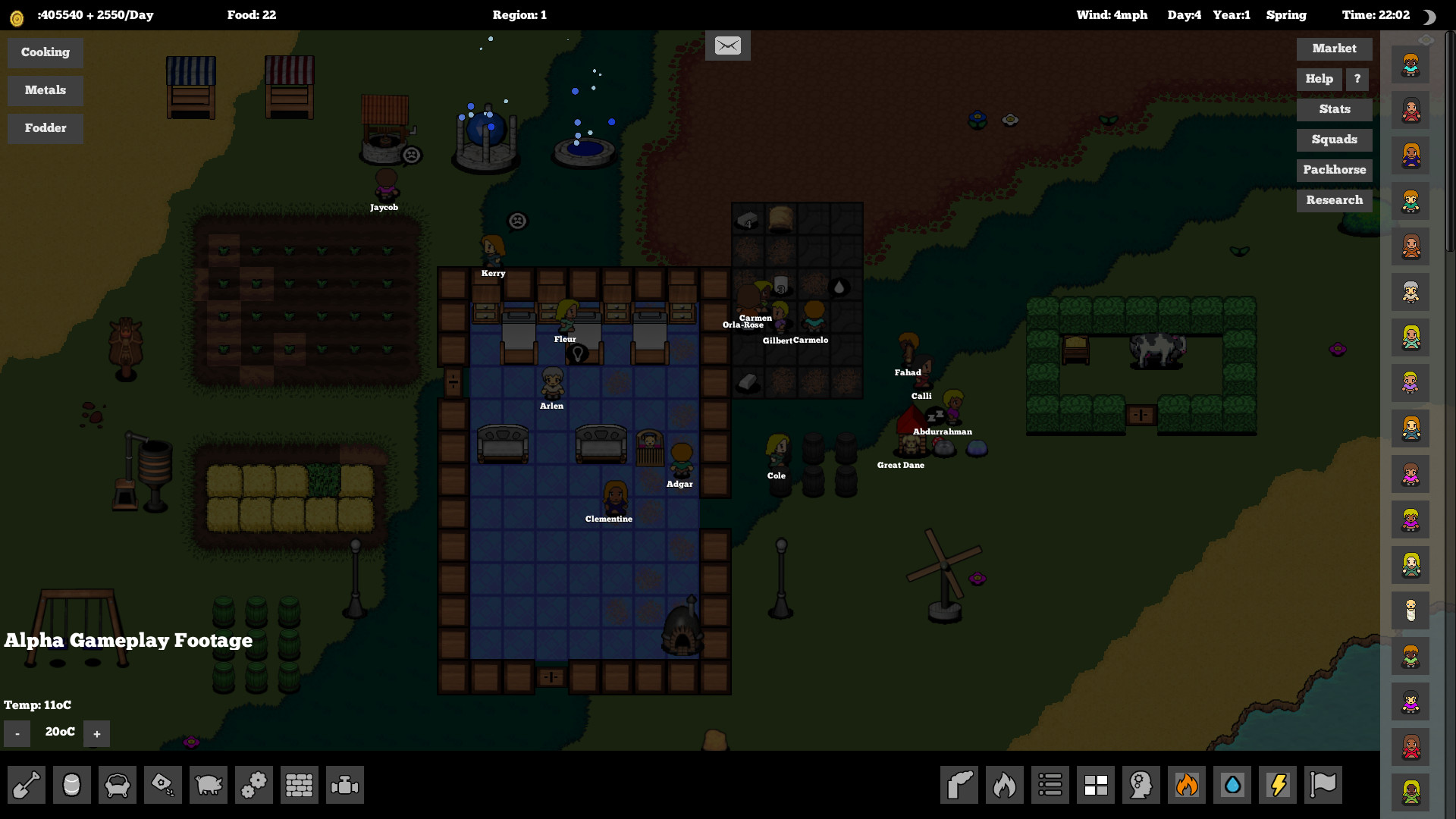Open the Research panel
The width and height of the screenshot is (1456, 819).
tap(1334, 200)
